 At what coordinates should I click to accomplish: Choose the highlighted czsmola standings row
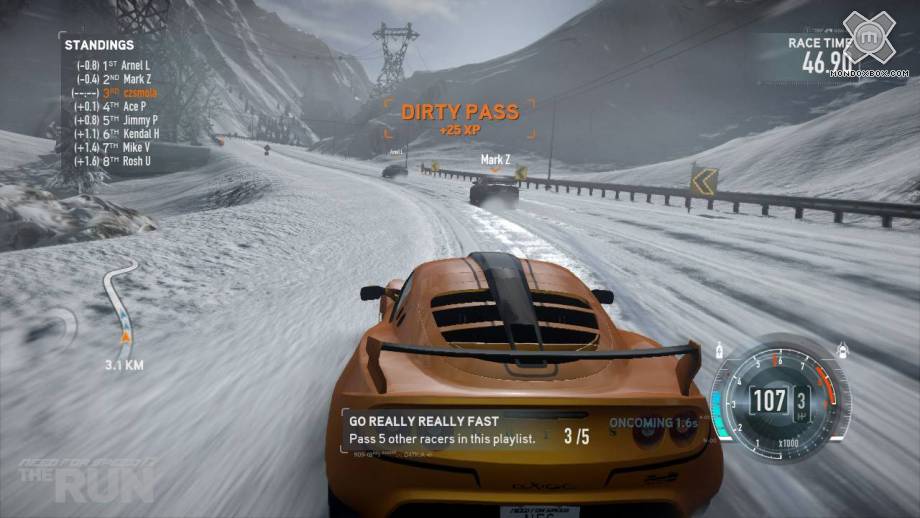(115, 93)
